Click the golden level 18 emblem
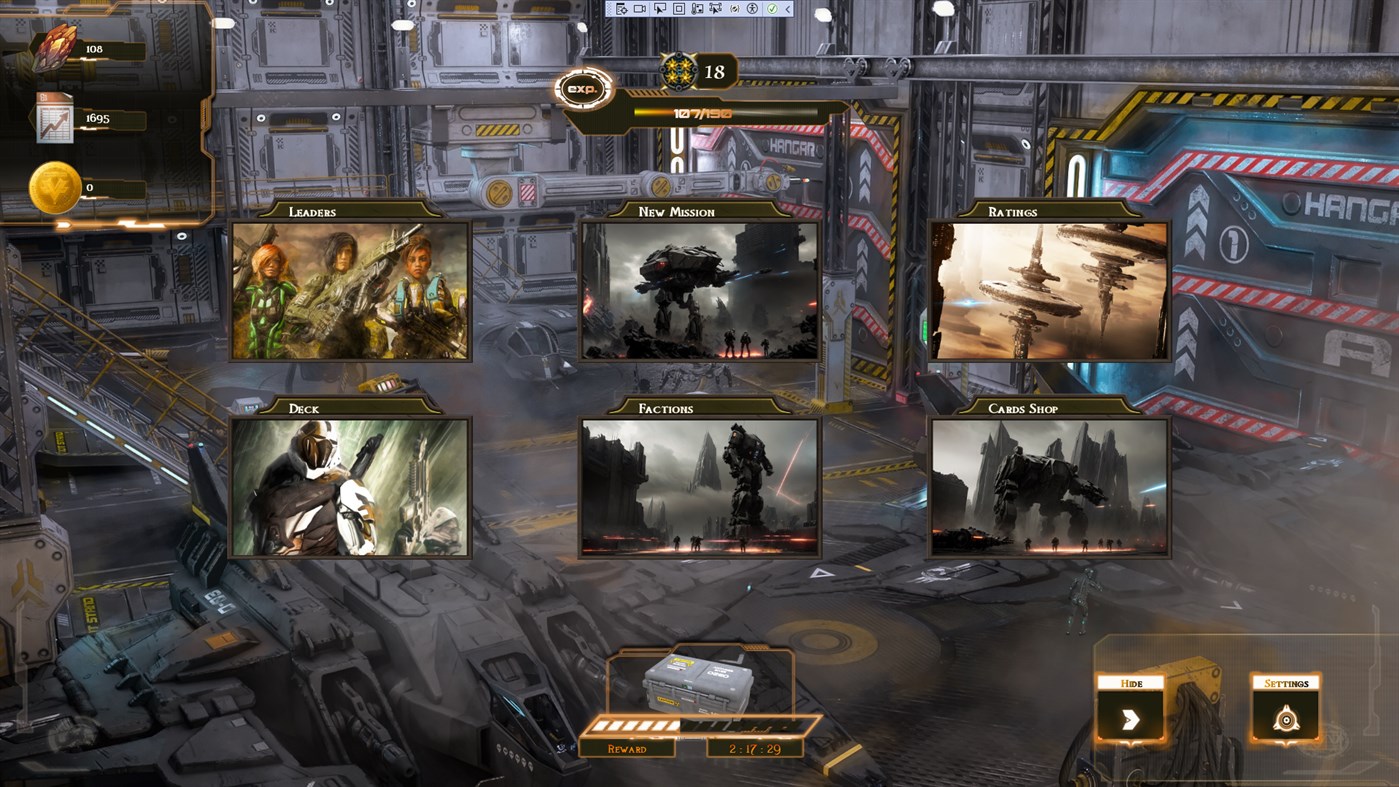Screen dimensions: 1399x787 coord(681,70)
